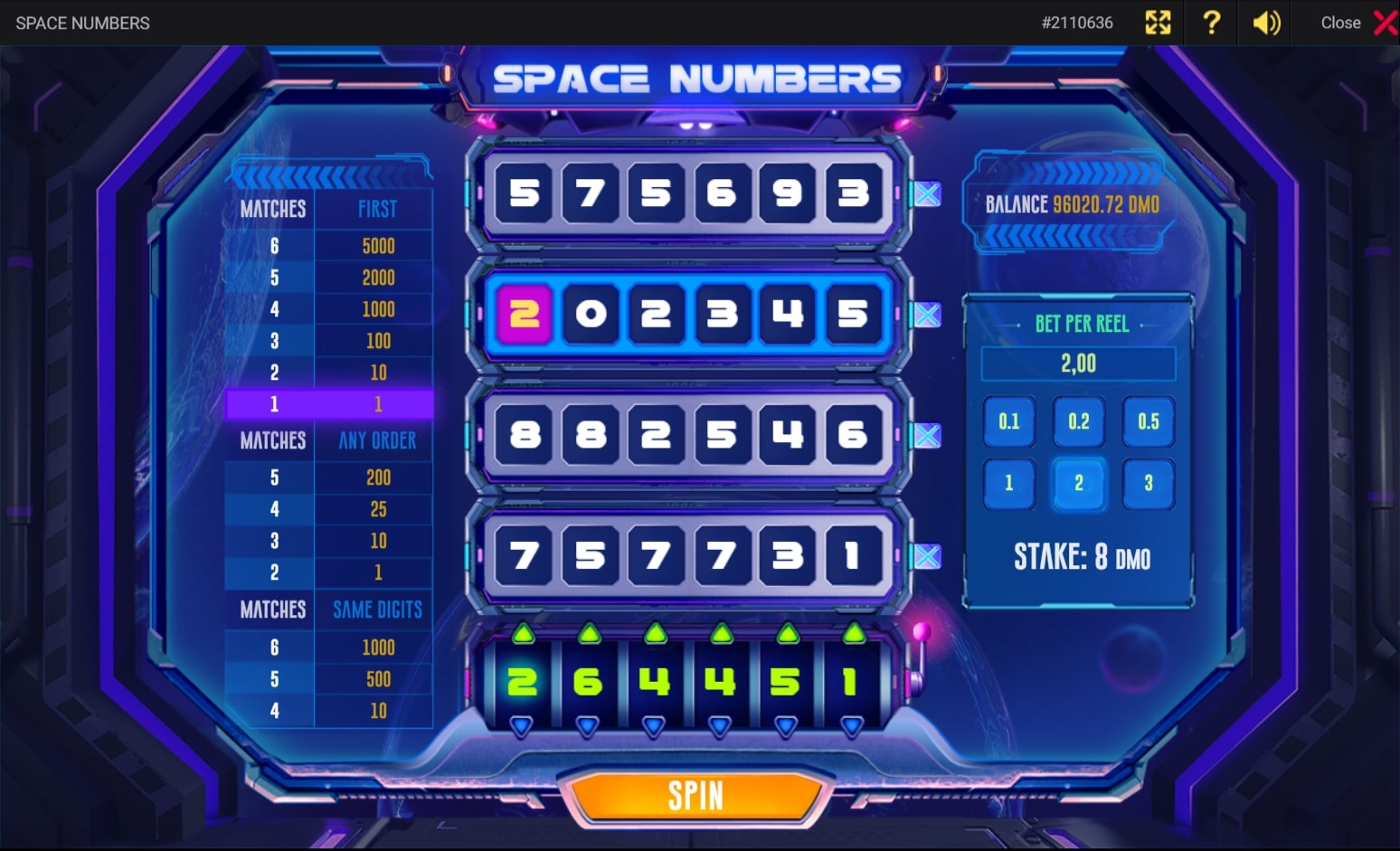
Task: Click the currently selected 2 bet chip
Action: (1079, 483)
